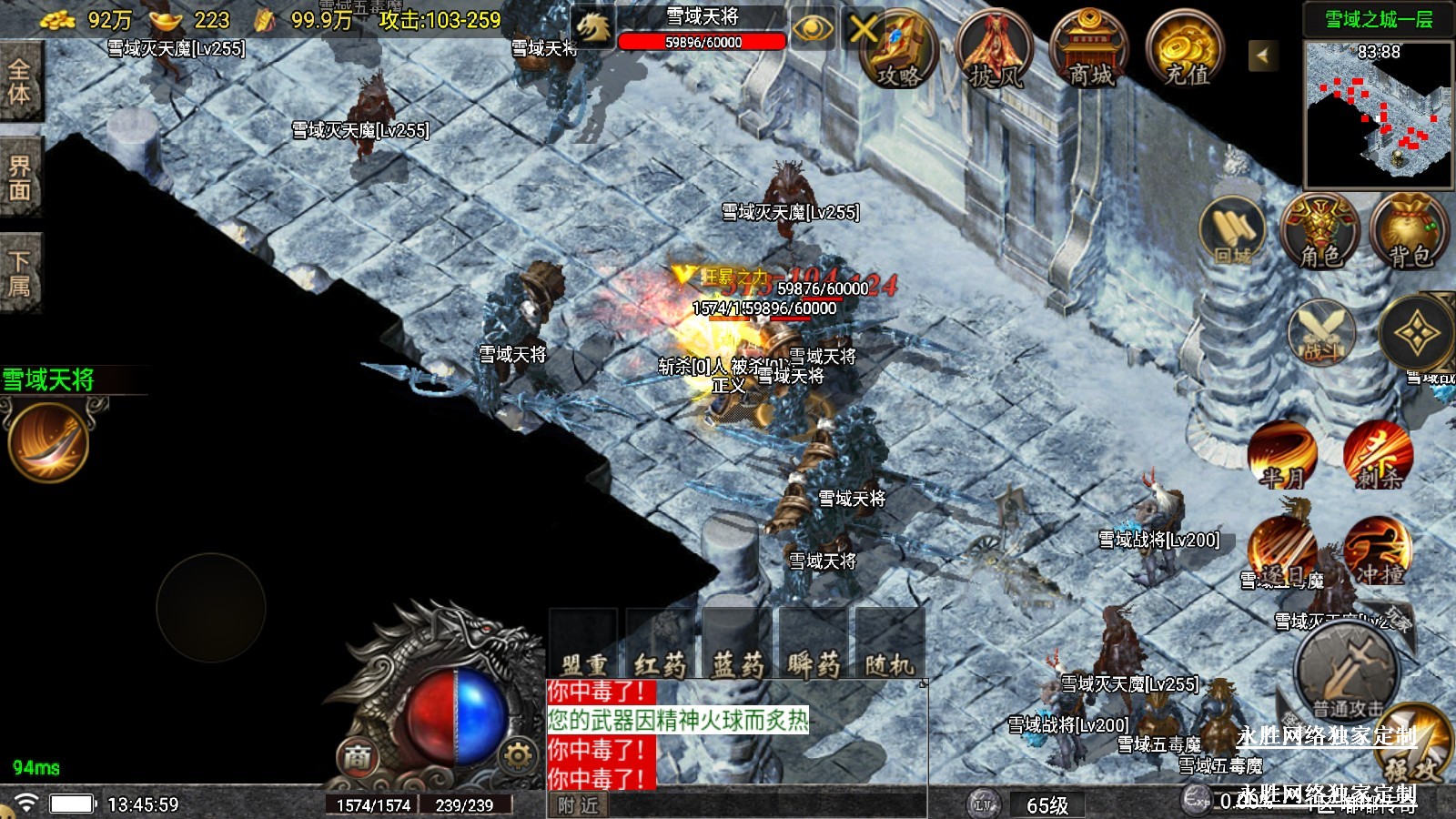This screenshot has height=819, width=1456.
Task: Open the 背包 backpack
Action: click(x=1410, y=233)
